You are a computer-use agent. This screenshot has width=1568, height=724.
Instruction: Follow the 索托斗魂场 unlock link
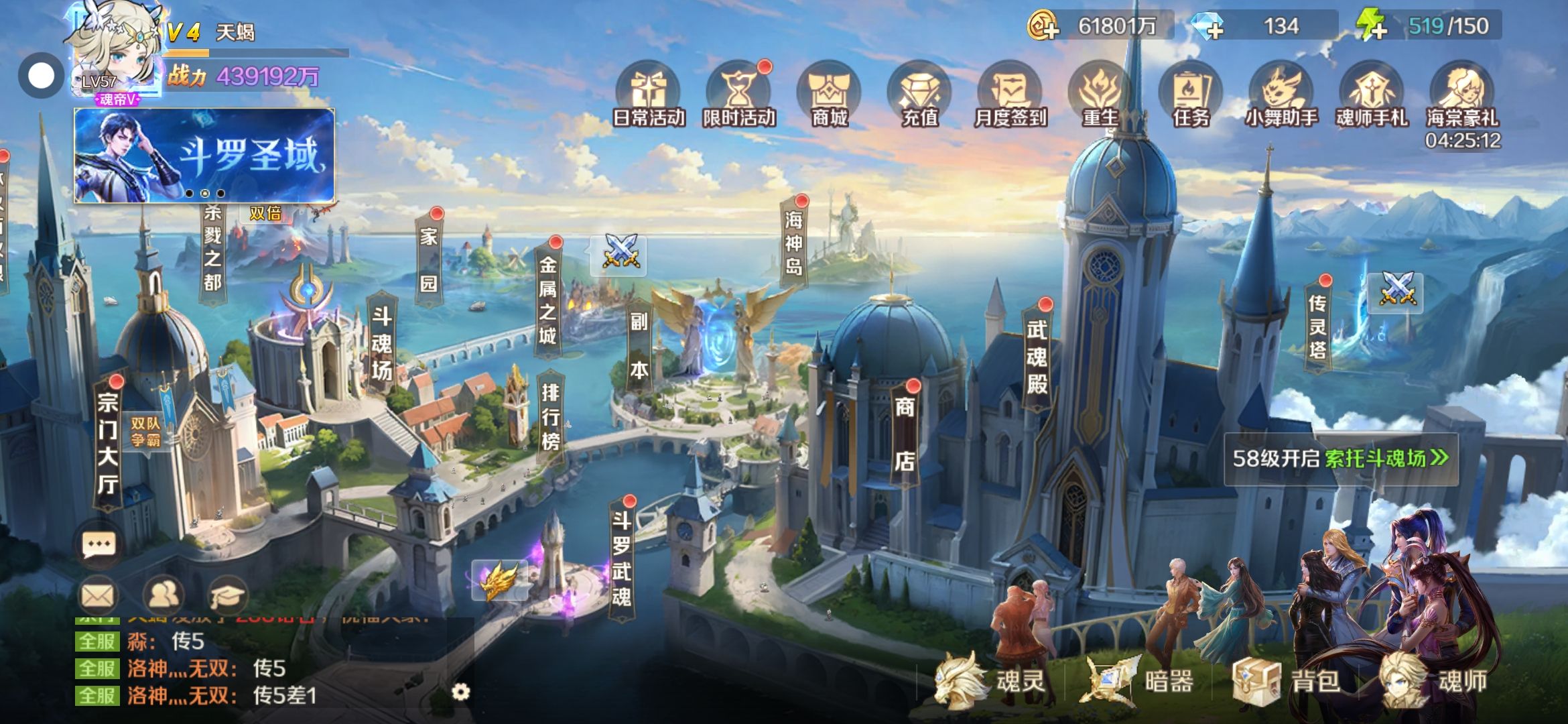(x=1386, y=459)
